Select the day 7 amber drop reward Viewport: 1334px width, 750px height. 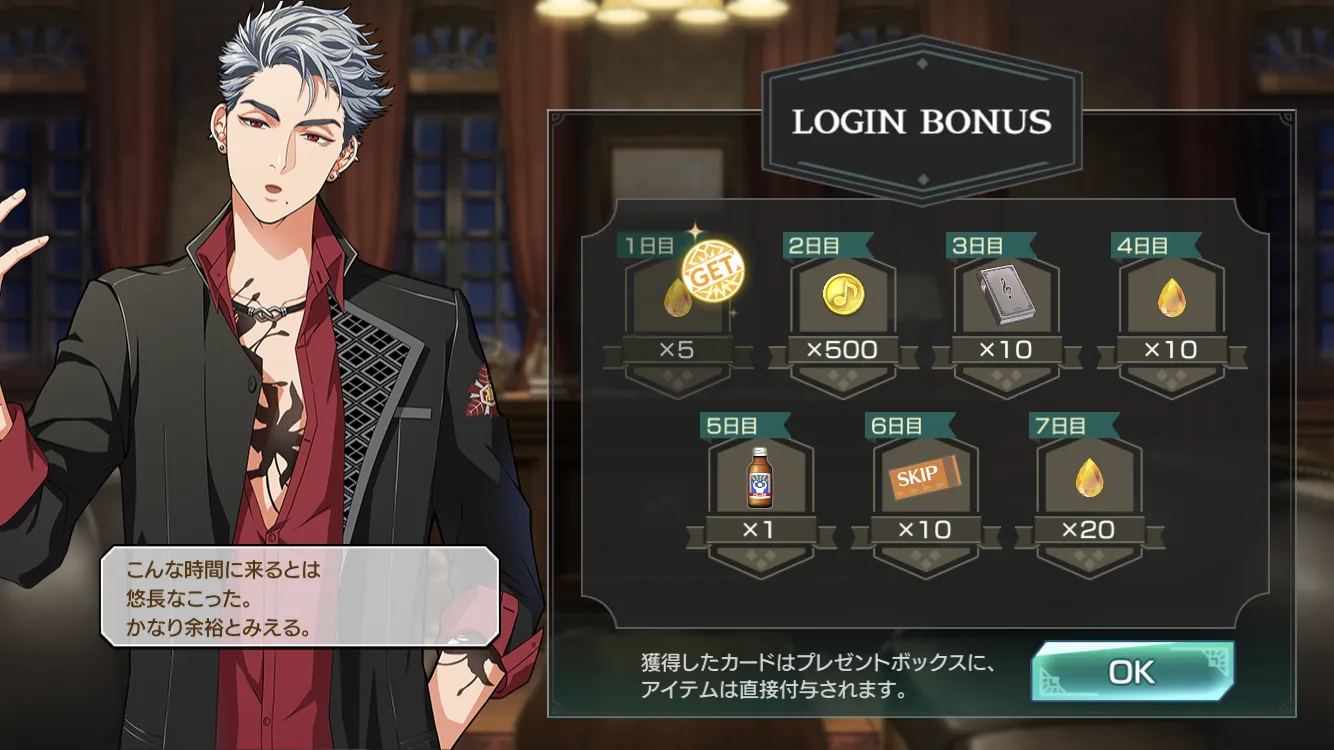1088,477
